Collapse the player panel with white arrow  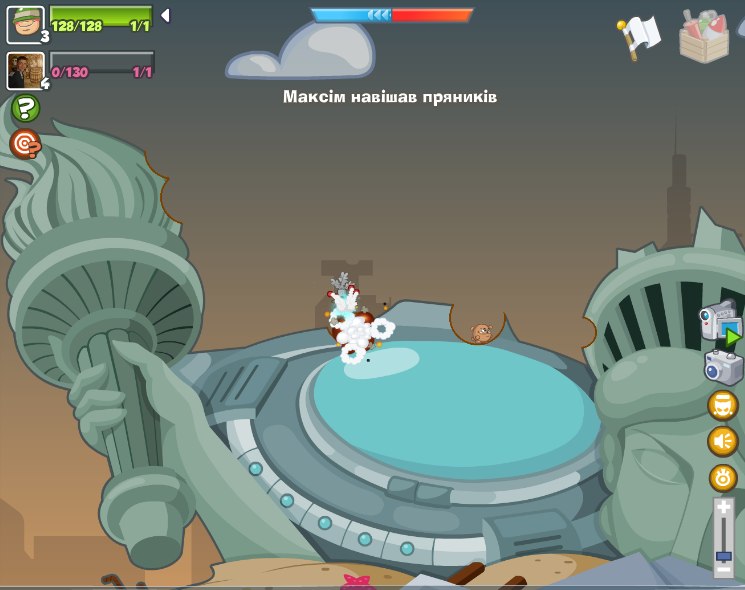coord(165,15)
